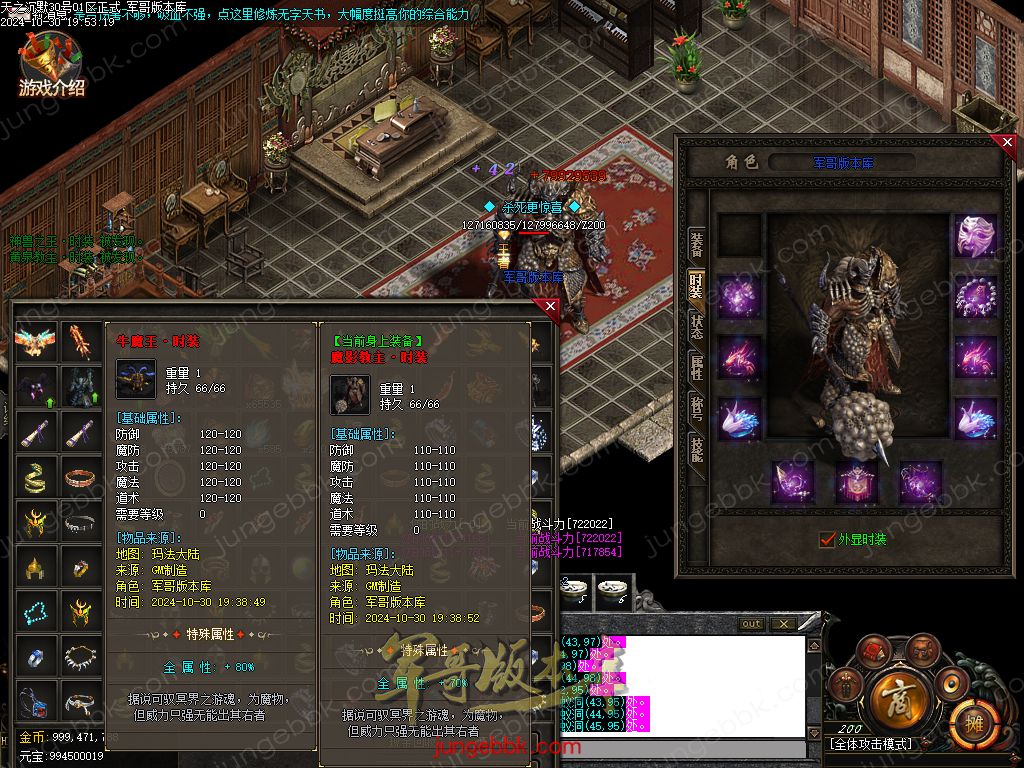This screenshot has width=1024, height=768.
Task: Toggle the 外显时装 show costume checkbox
Action: (x=827, y=539)
